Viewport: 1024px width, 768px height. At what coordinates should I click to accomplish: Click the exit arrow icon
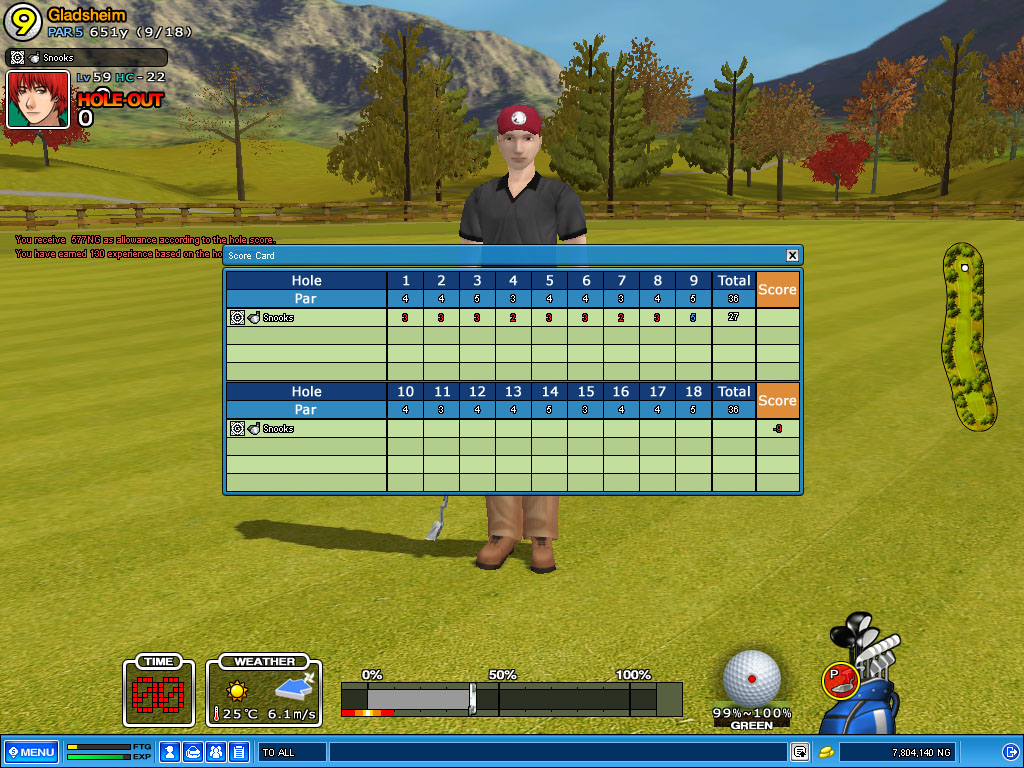point(1010,752)
